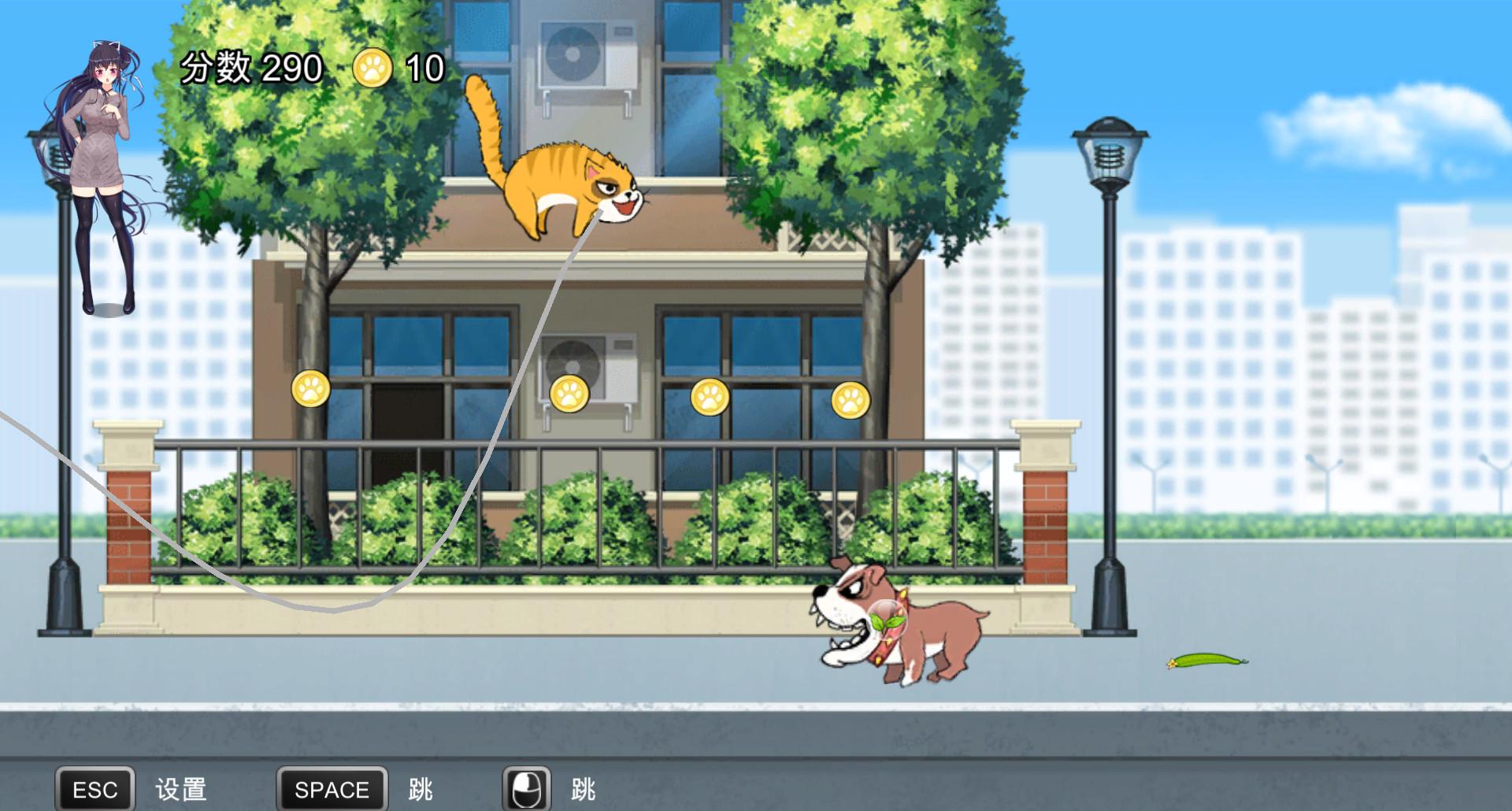Open settings via the ESC button
This screenshot has height=811, width=1512.
(x=94, y=787)
